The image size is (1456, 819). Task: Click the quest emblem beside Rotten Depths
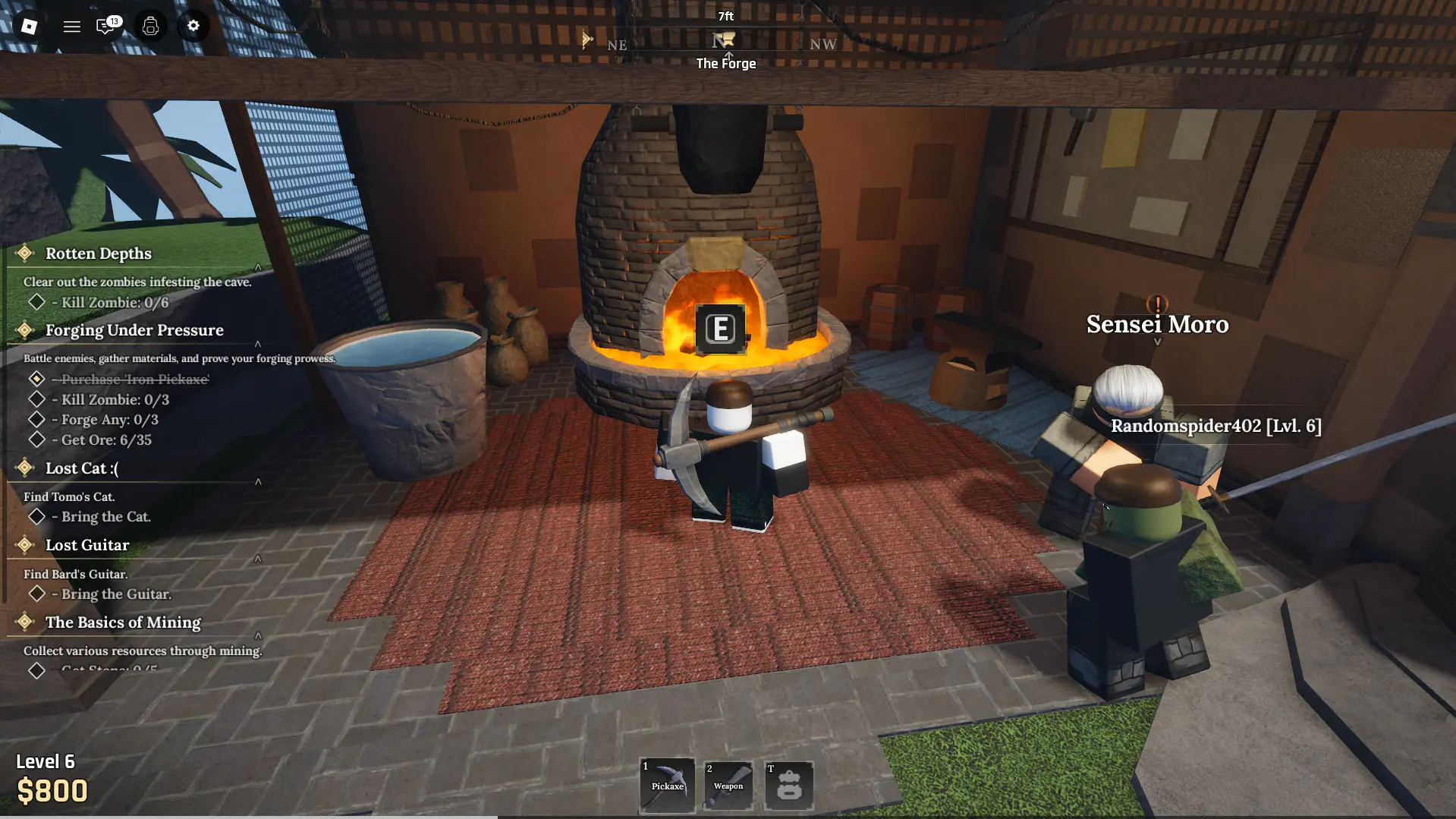[x=25, y=253]
